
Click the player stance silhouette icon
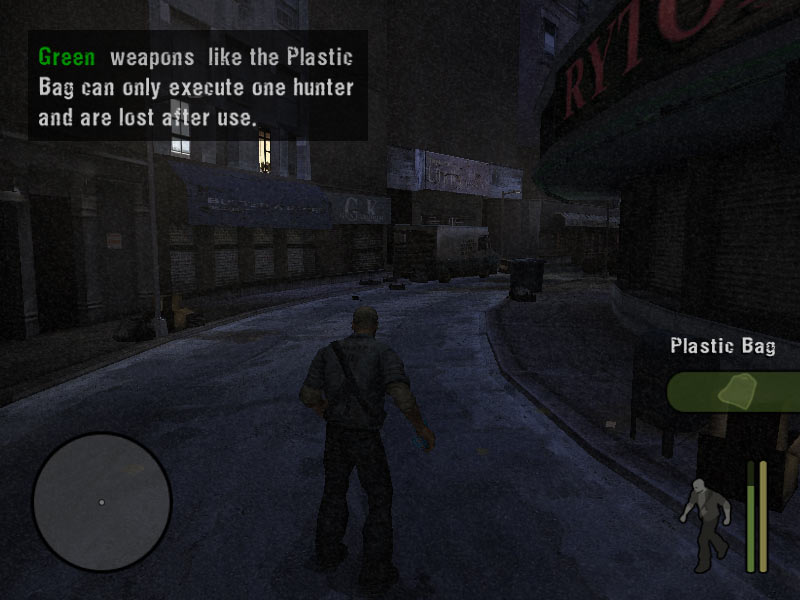(x=706, y=516)
